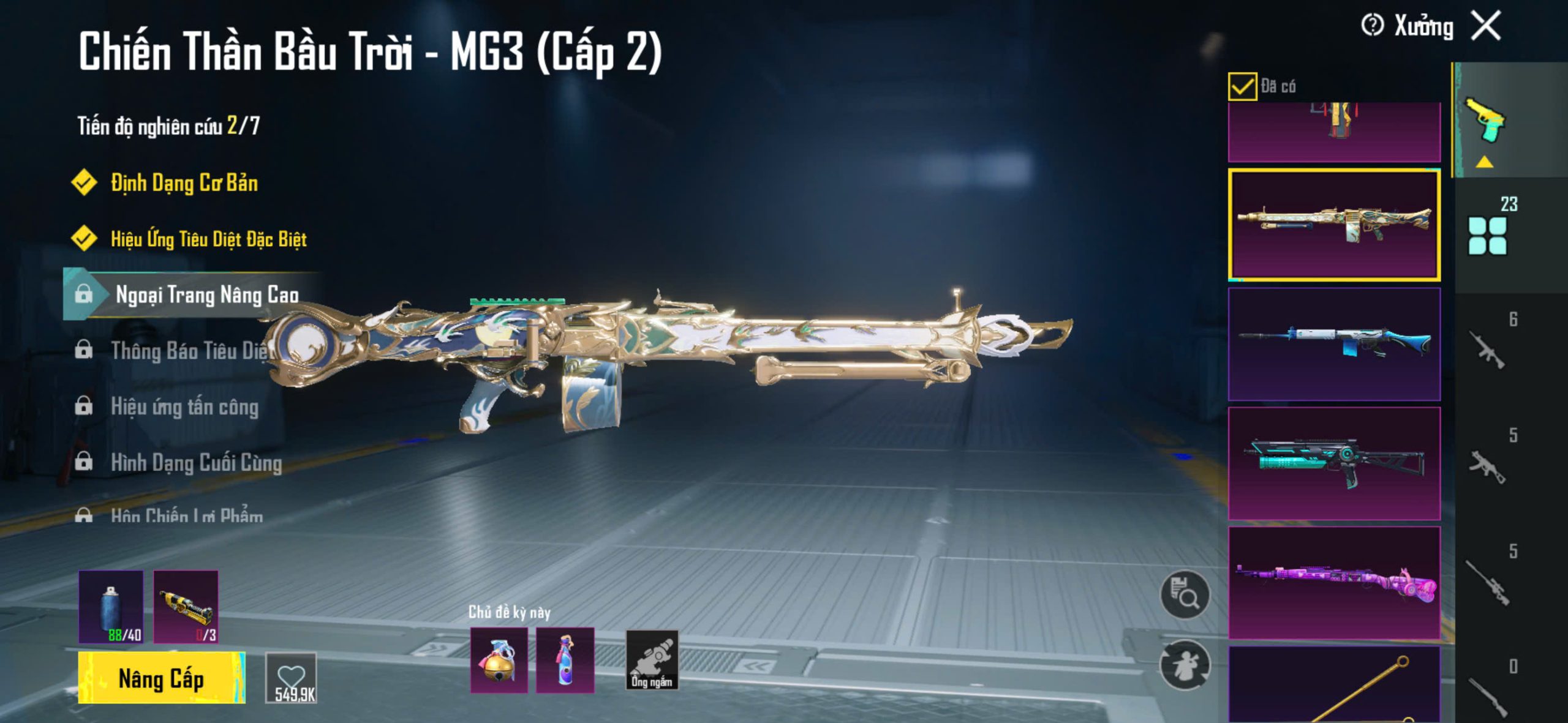Tap the yellow Nâng Cấp upgrade button

coord(161,678)
